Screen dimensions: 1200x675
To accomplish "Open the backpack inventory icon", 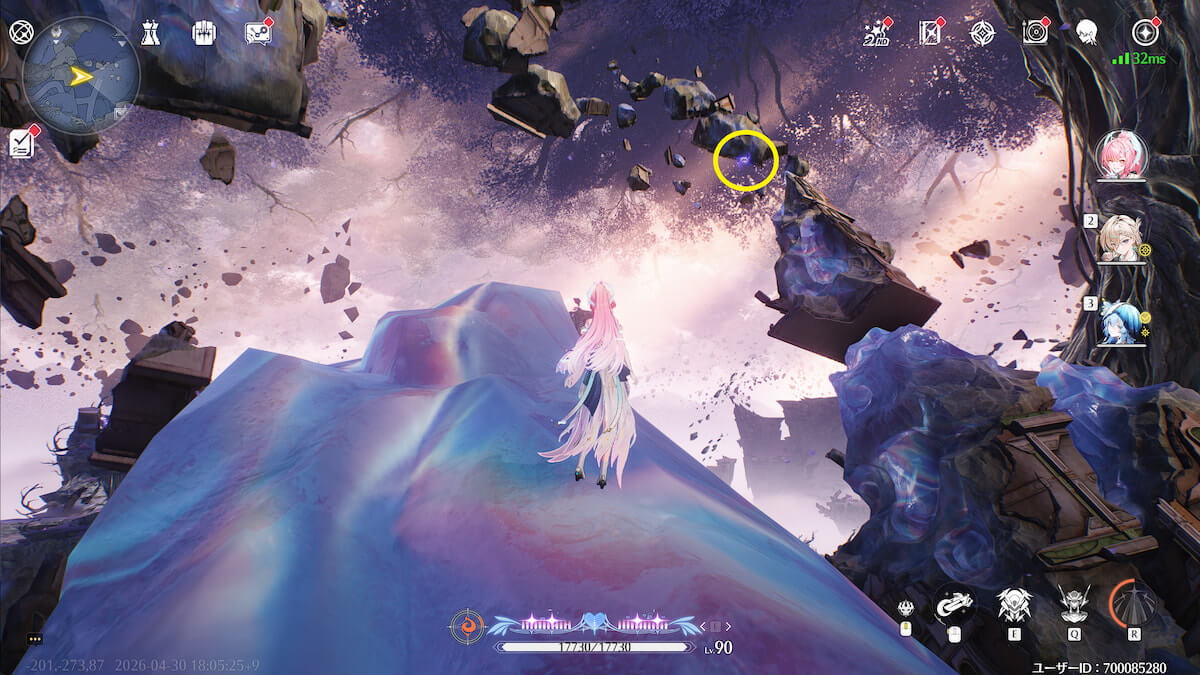I will click(204, 32).
